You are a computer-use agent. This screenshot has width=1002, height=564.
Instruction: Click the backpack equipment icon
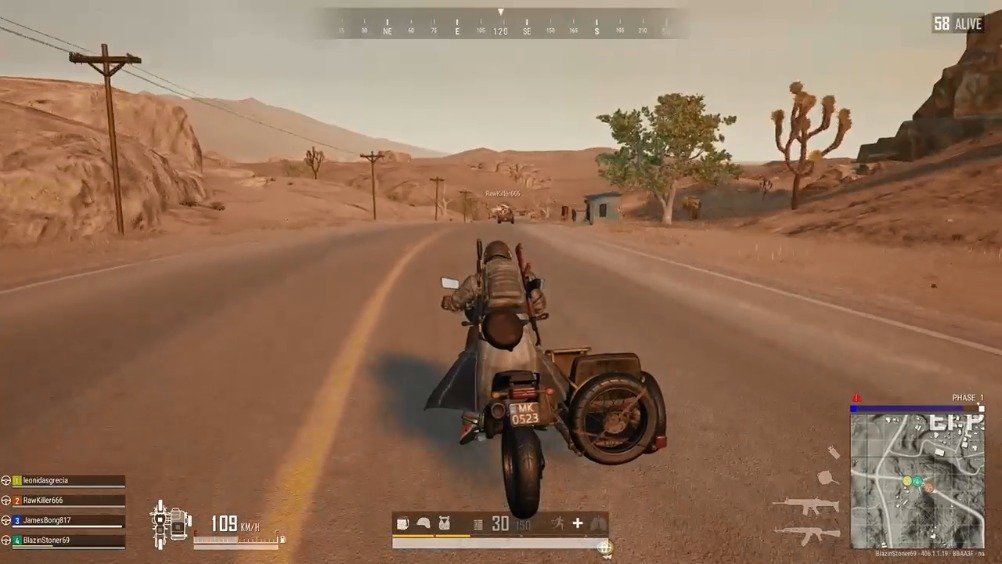click(x=403, y=523)
